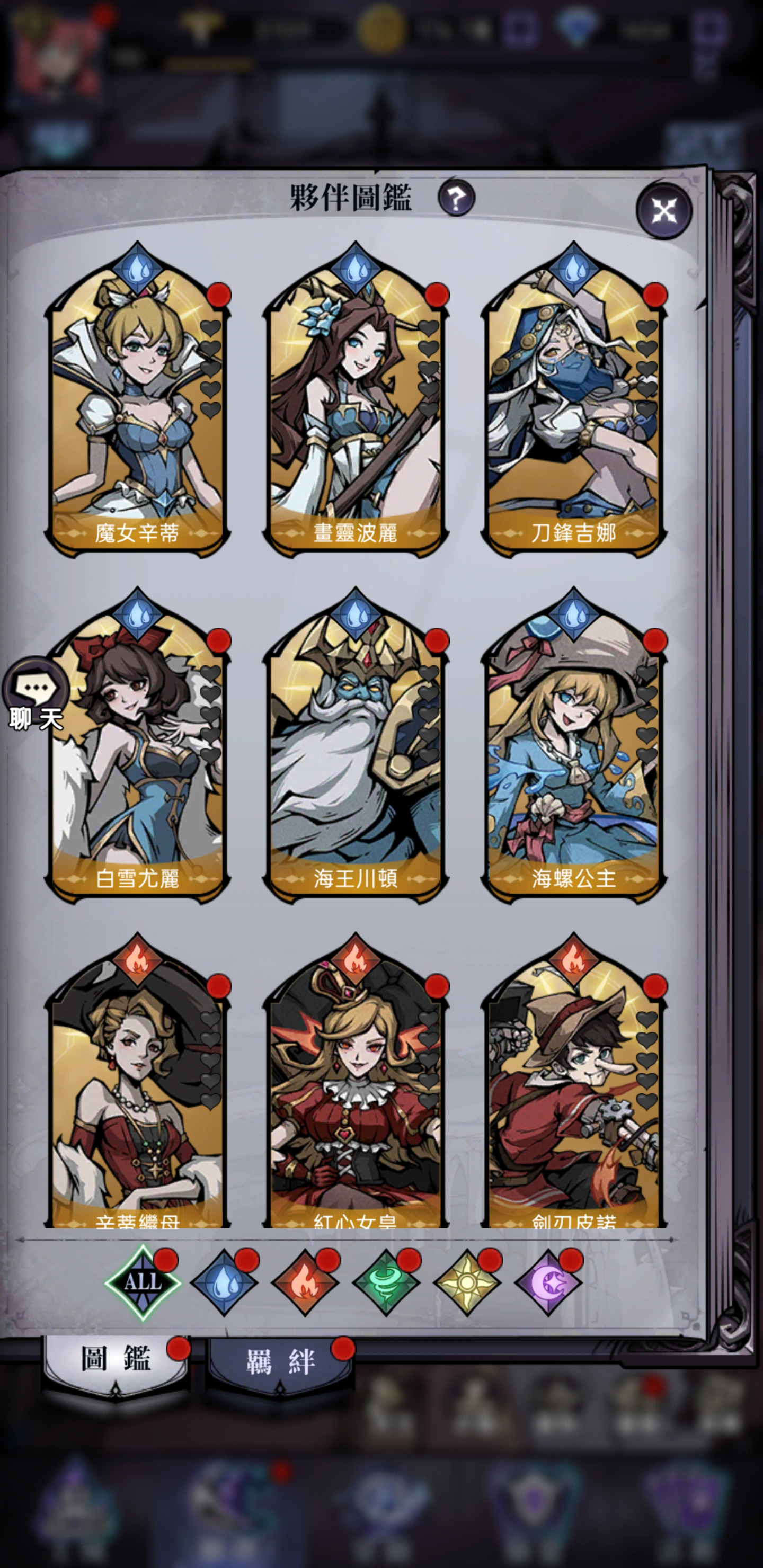Choose the 畫靈波麗 character card

(356, 414)
